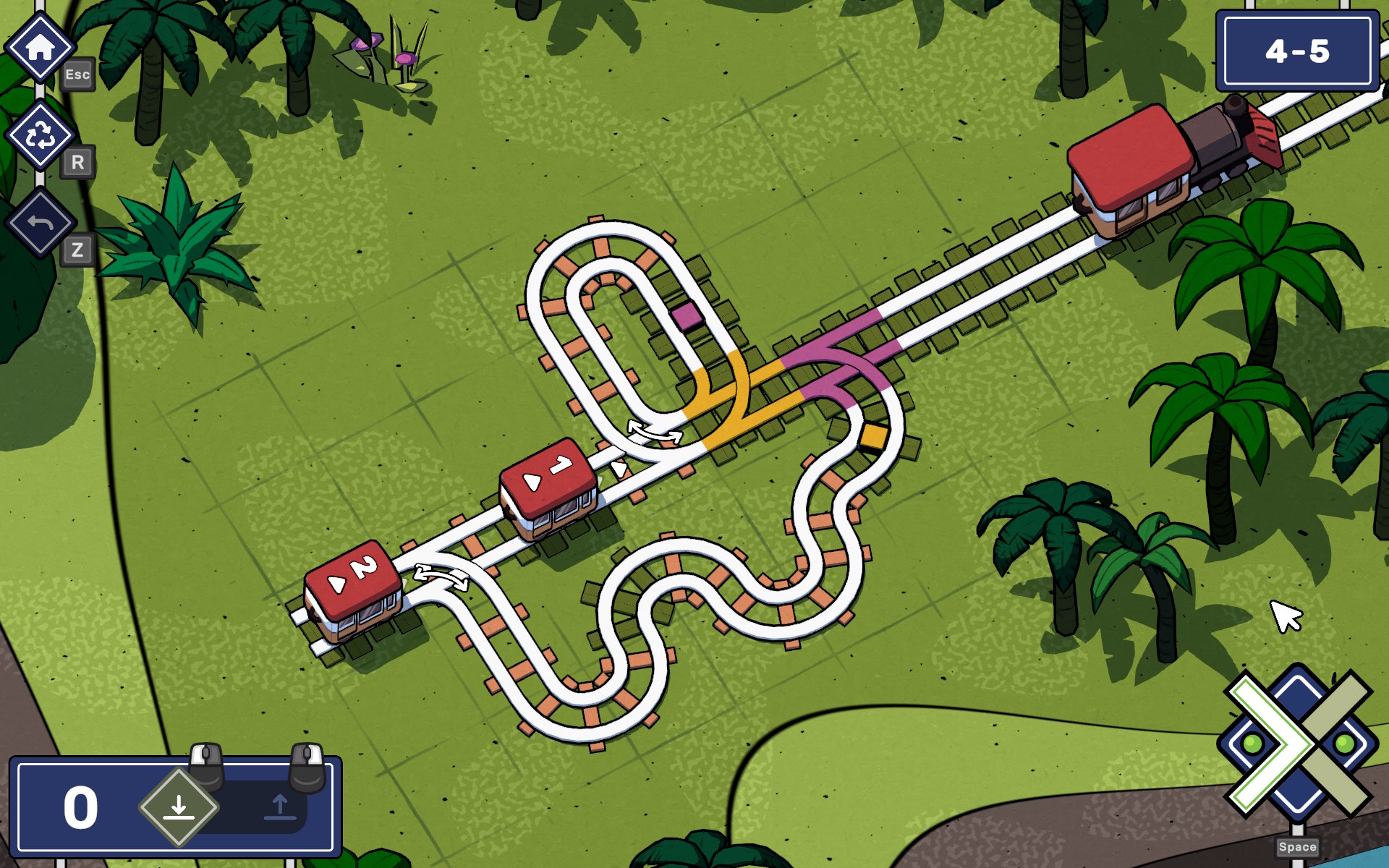1389x868 pixels.
Task: Undo the last move
Action: tap(41, 223)
